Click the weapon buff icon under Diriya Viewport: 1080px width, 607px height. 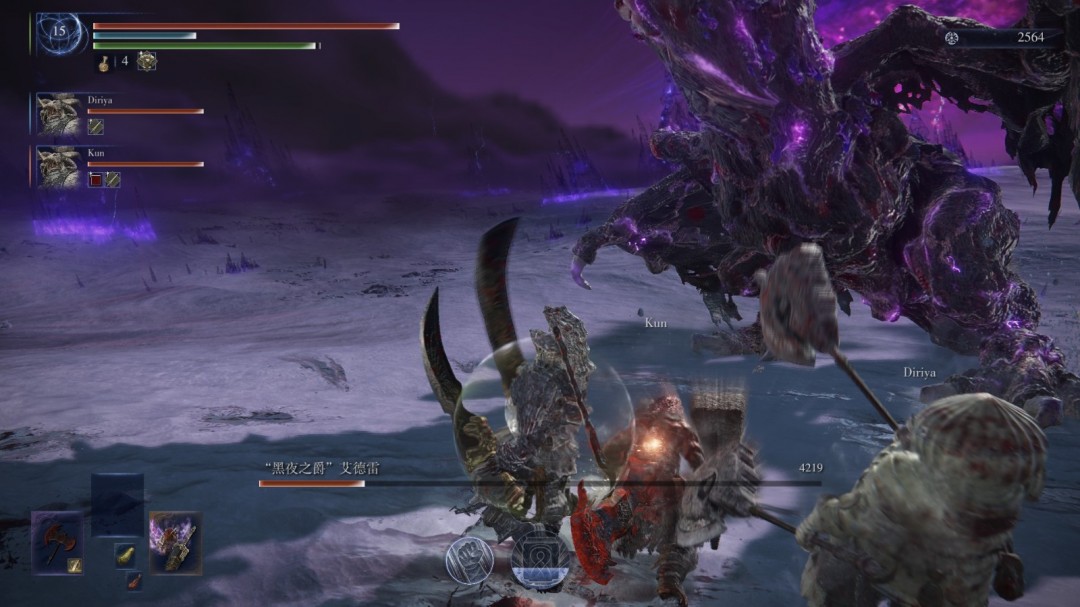point(96,127)
